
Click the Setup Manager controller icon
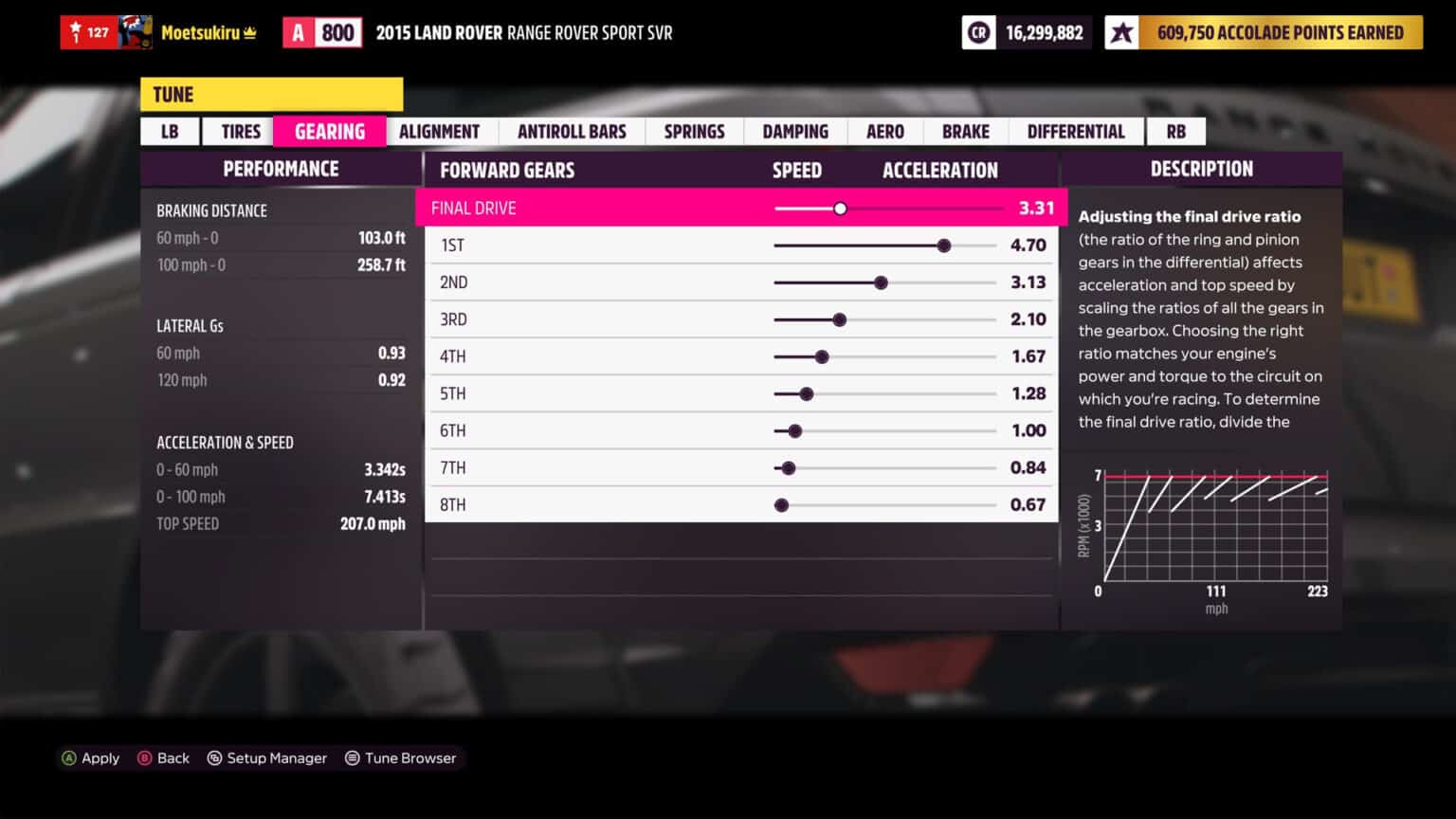coord(216,757)
